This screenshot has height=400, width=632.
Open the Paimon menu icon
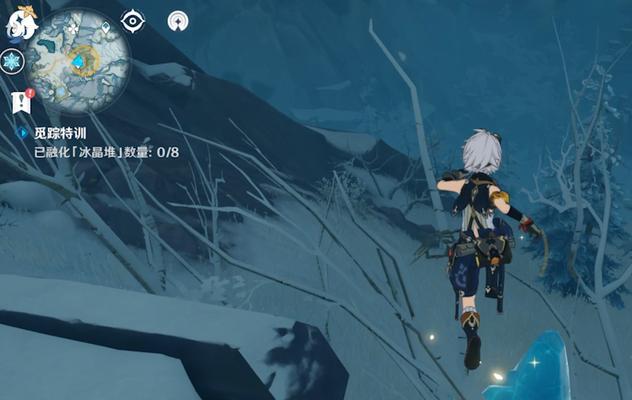pos(18,22)
